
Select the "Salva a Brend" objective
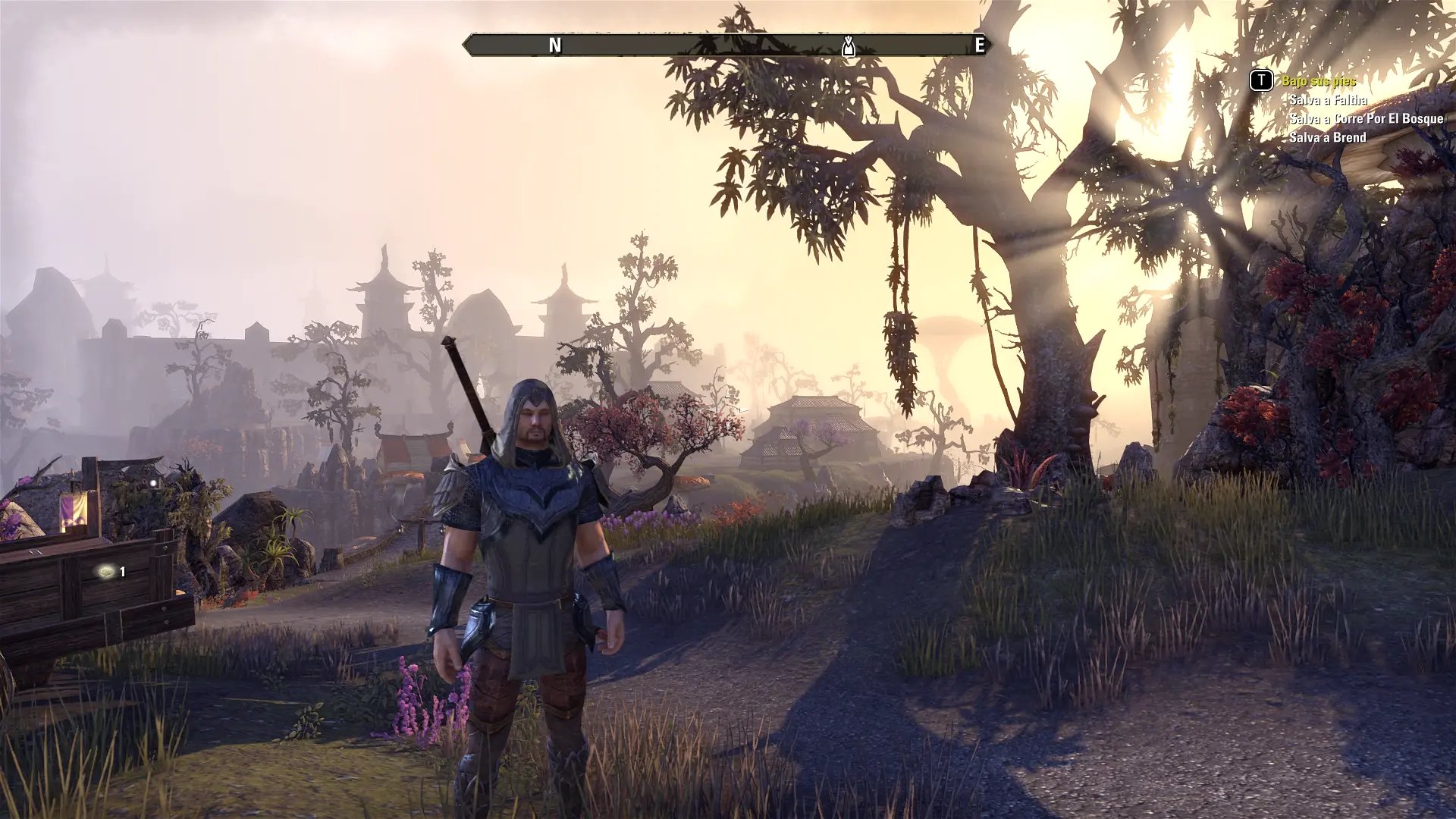[x=1327, y=137]
